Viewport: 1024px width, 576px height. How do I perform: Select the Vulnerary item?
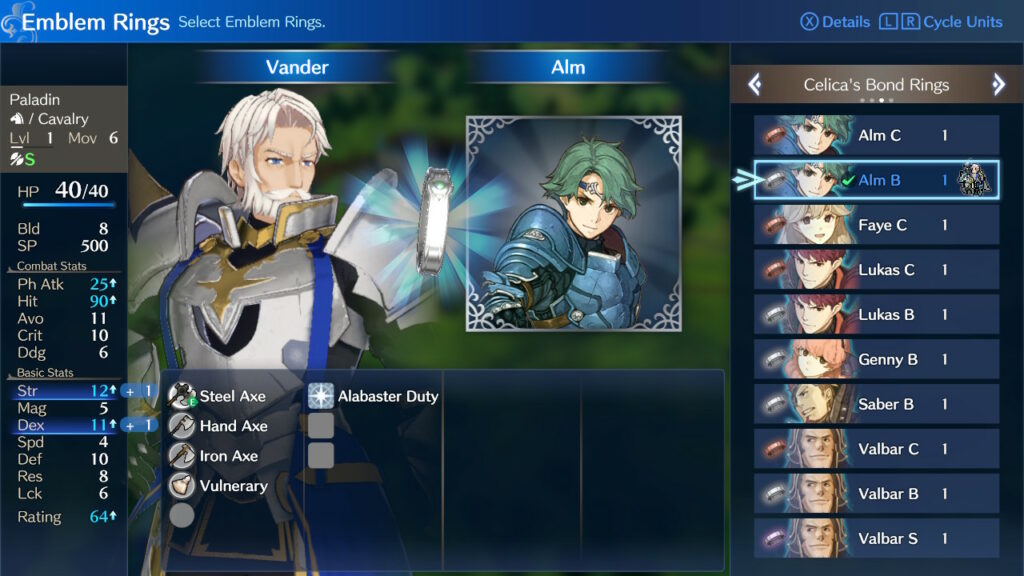click(232, 486)
